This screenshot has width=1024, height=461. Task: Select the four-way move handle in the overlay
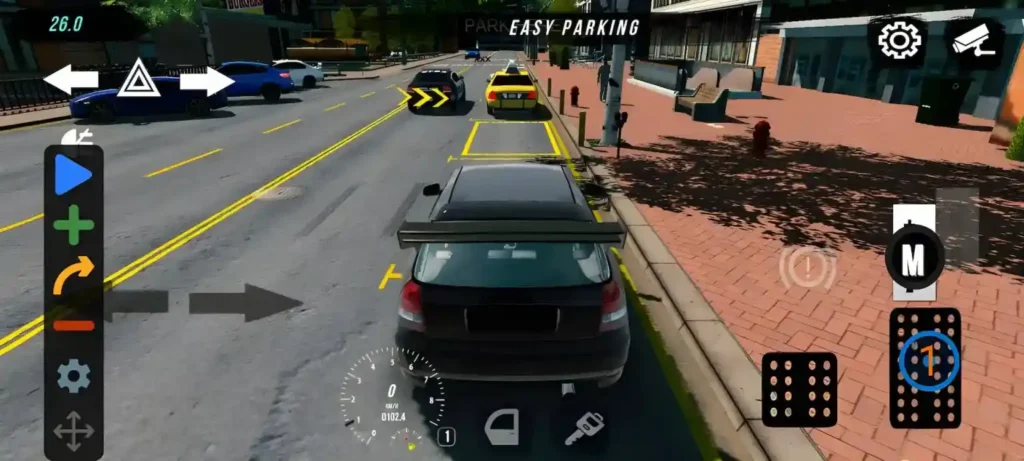[73, 431]
